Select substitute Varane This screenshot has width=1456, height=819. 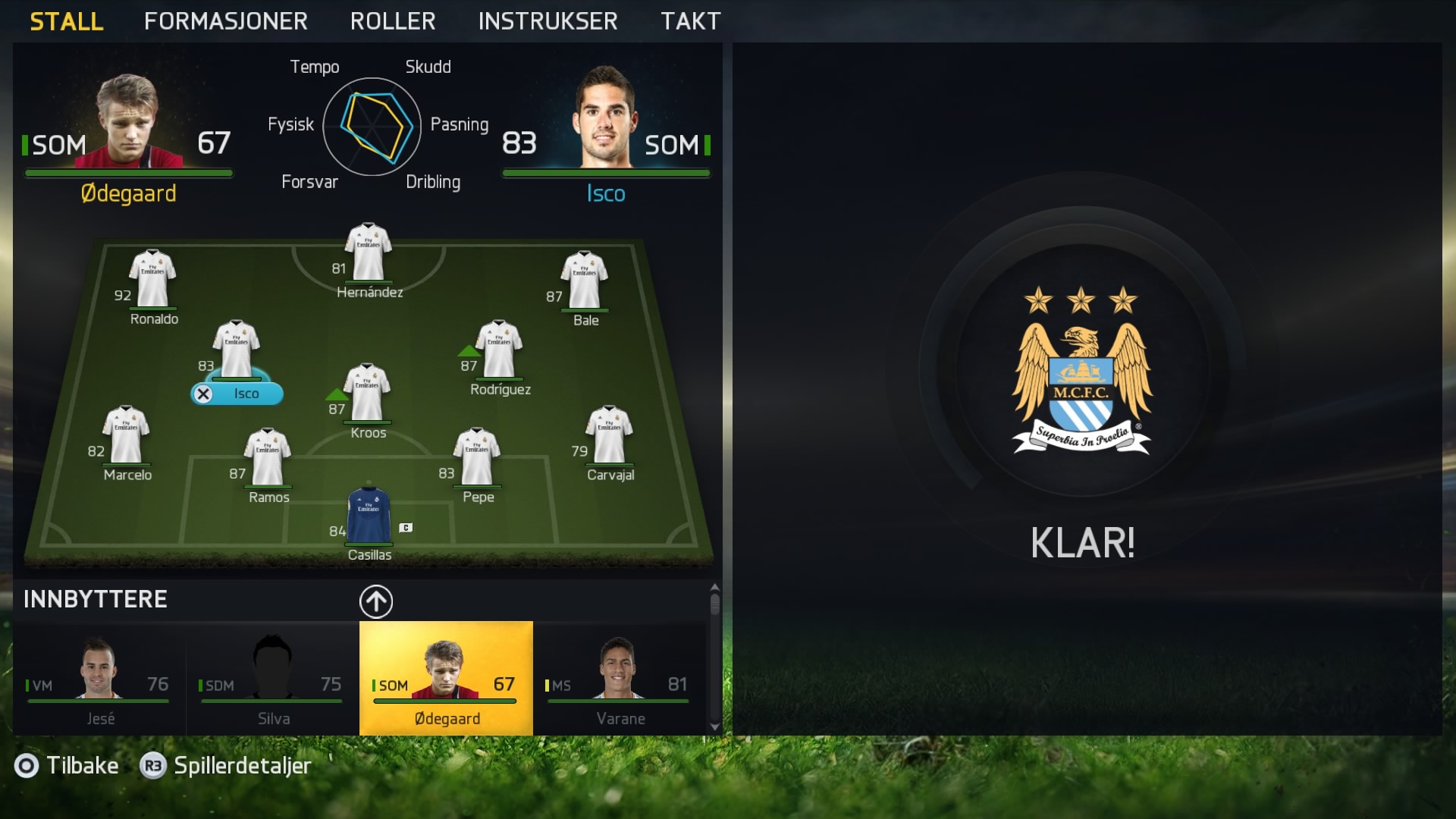tap(620, 678)
